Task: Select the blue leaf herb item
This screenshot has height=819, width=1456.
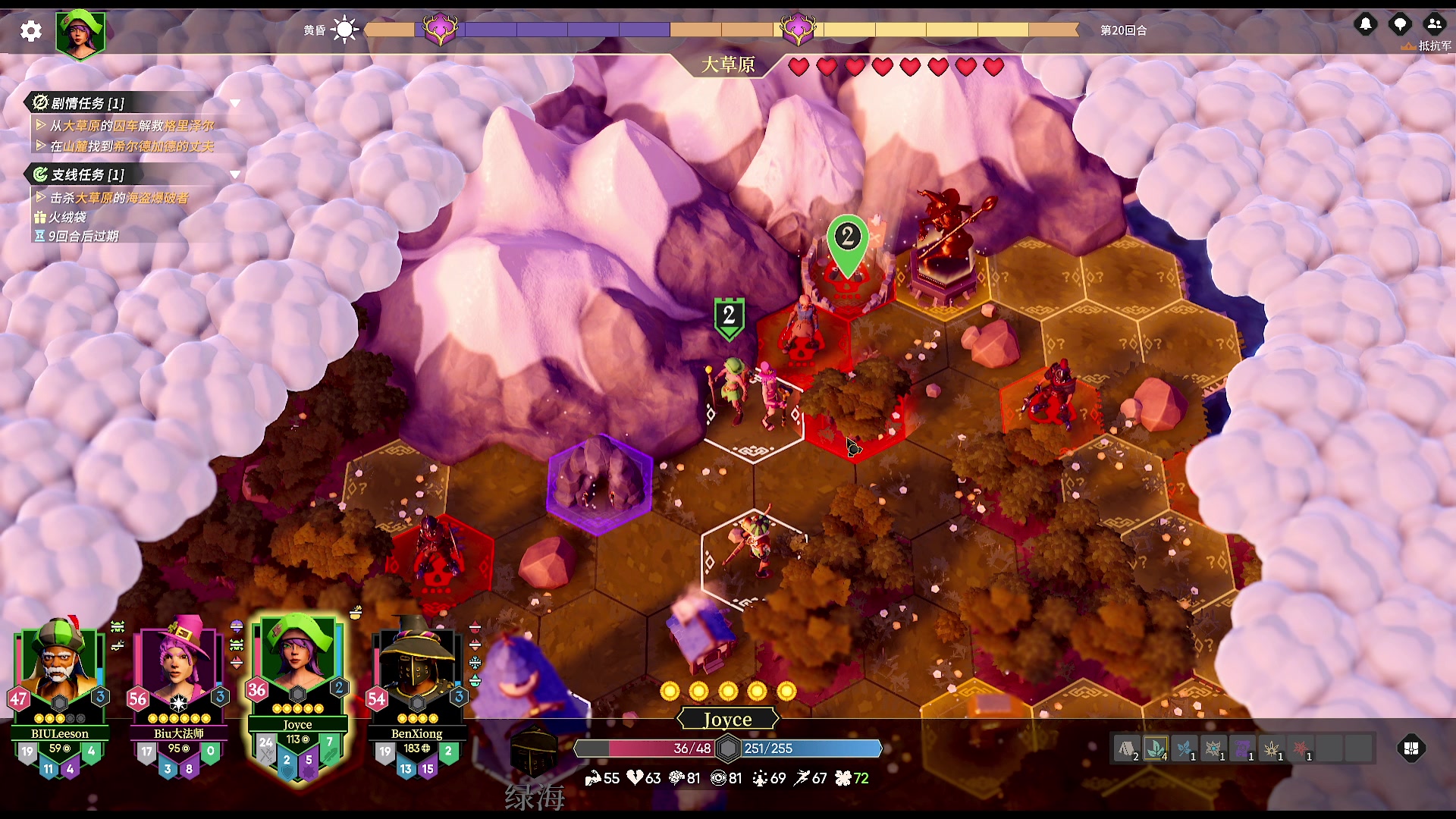Action: coord(1184,749)
